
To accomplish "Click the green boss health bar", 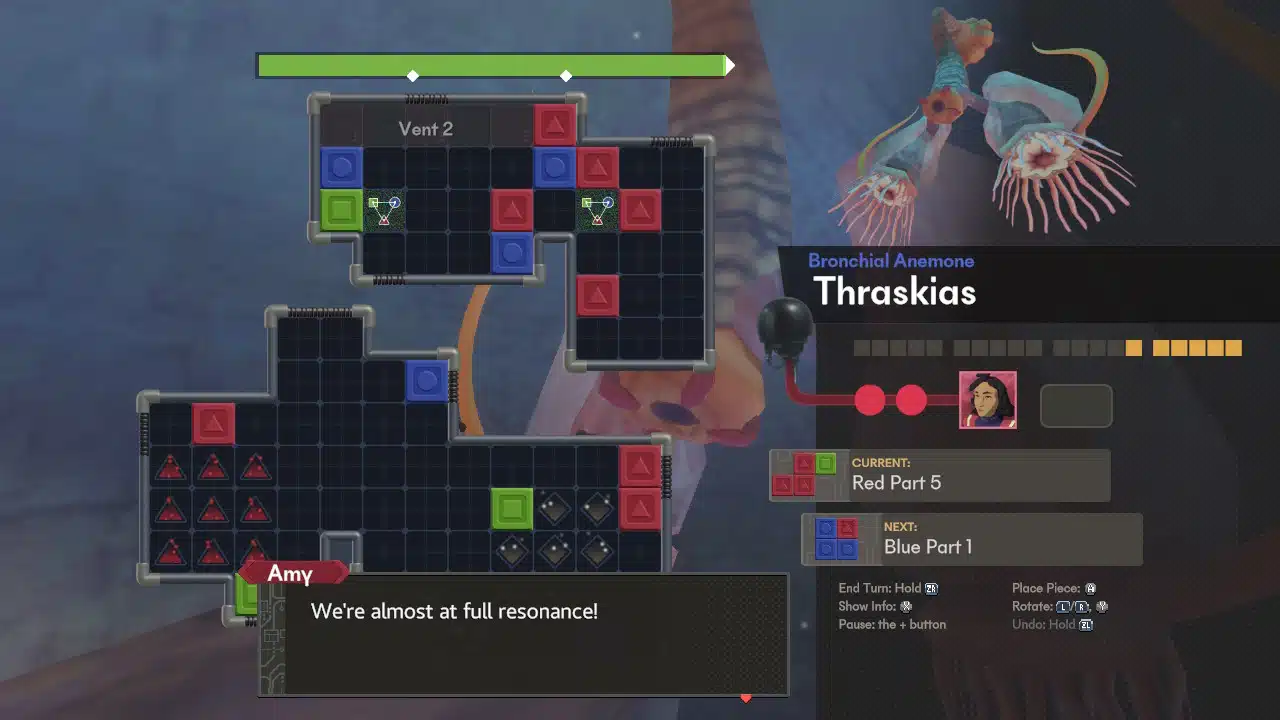I will (490, 63).
